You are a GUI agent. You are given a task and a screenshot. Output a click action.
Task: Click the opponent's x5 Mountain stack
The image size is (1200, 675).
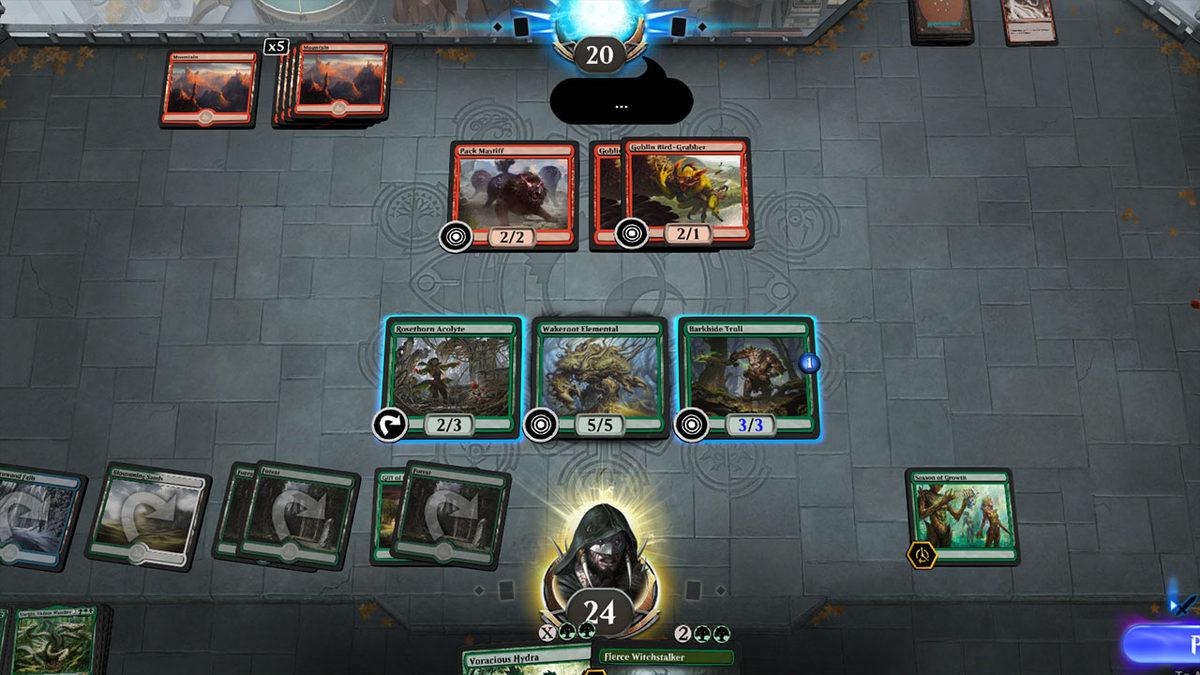(335, 84)
